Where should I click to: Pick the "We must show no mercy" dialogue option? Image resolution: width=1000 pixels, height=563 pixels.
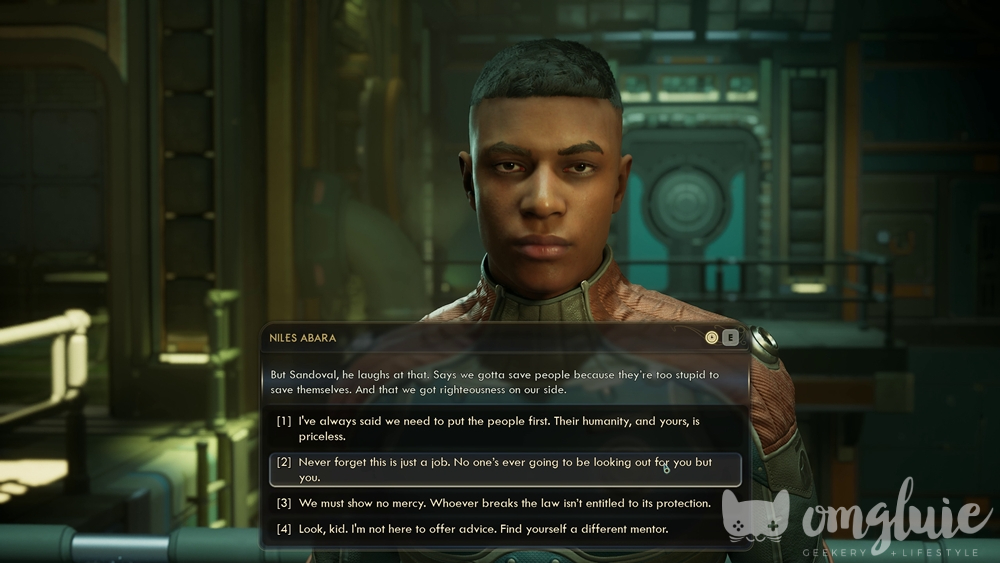tap(505, 503)
